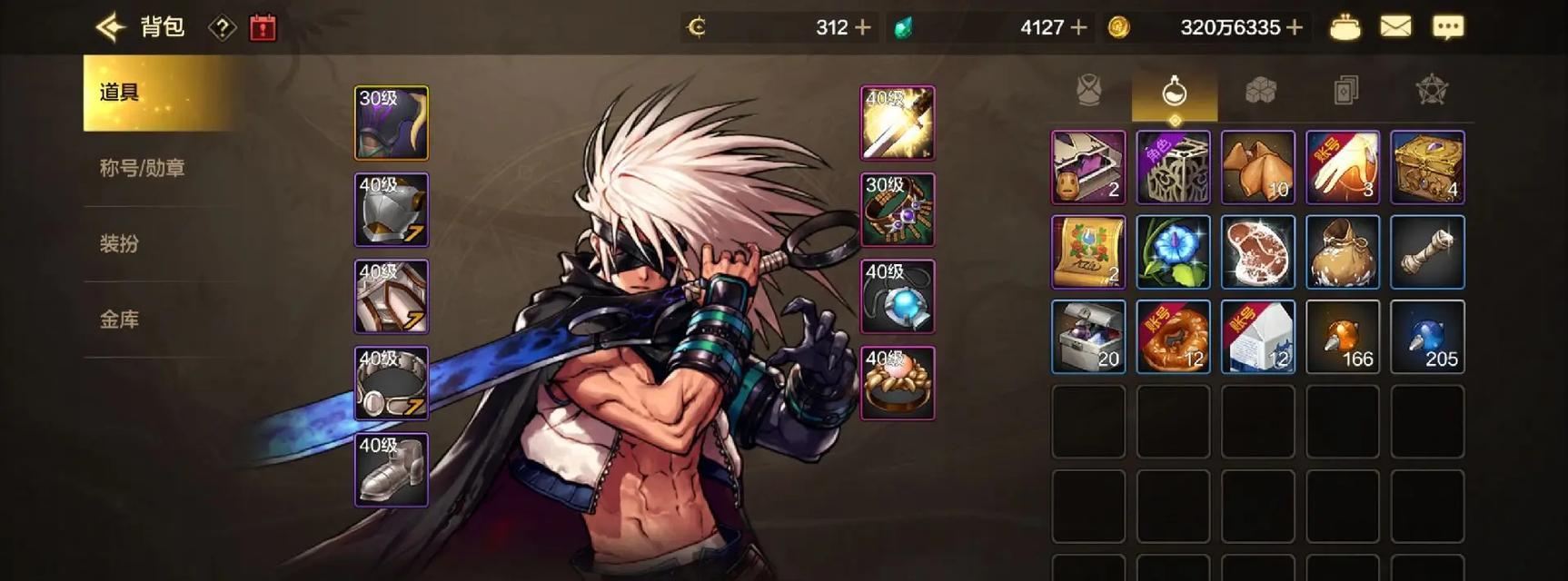Select the blue potion stack of 205
Viewport: 1568px width, 581px height.
[1428, 337]
